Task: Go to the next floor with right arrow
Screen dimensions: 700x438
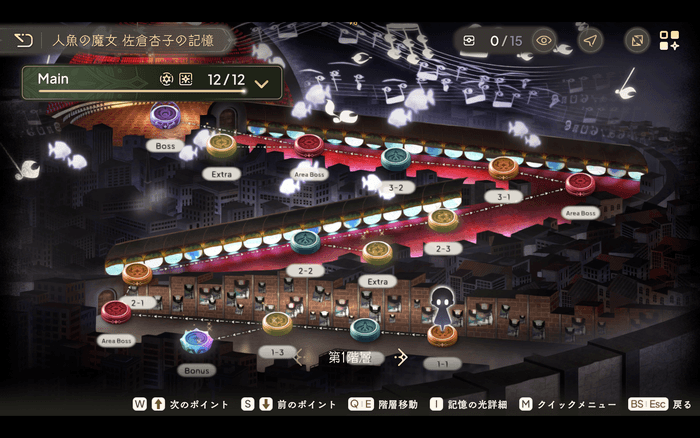Action: 401,357
